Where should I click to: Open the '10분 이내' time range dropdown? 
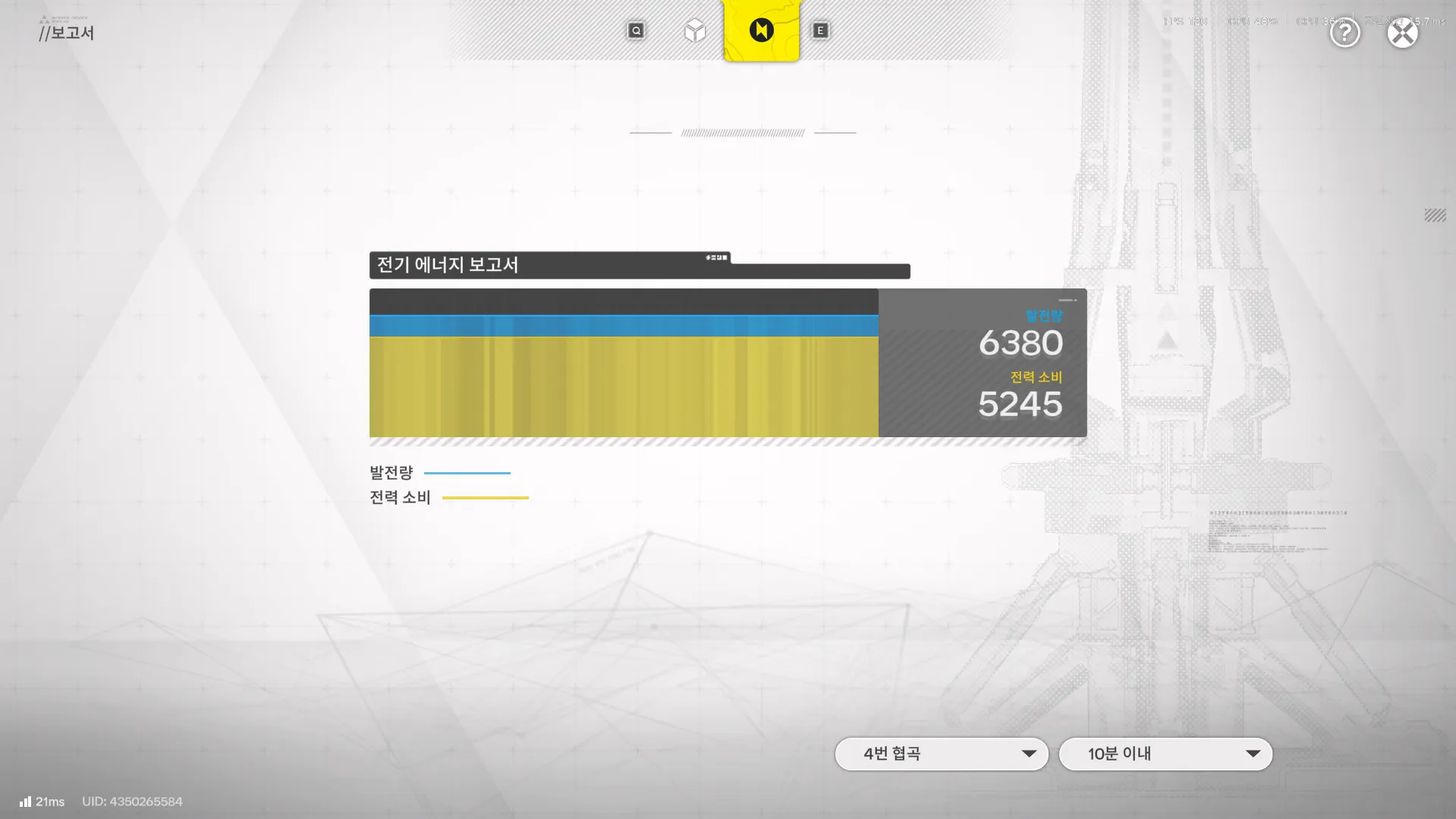pyautogui.click(x=1165, y=754)
